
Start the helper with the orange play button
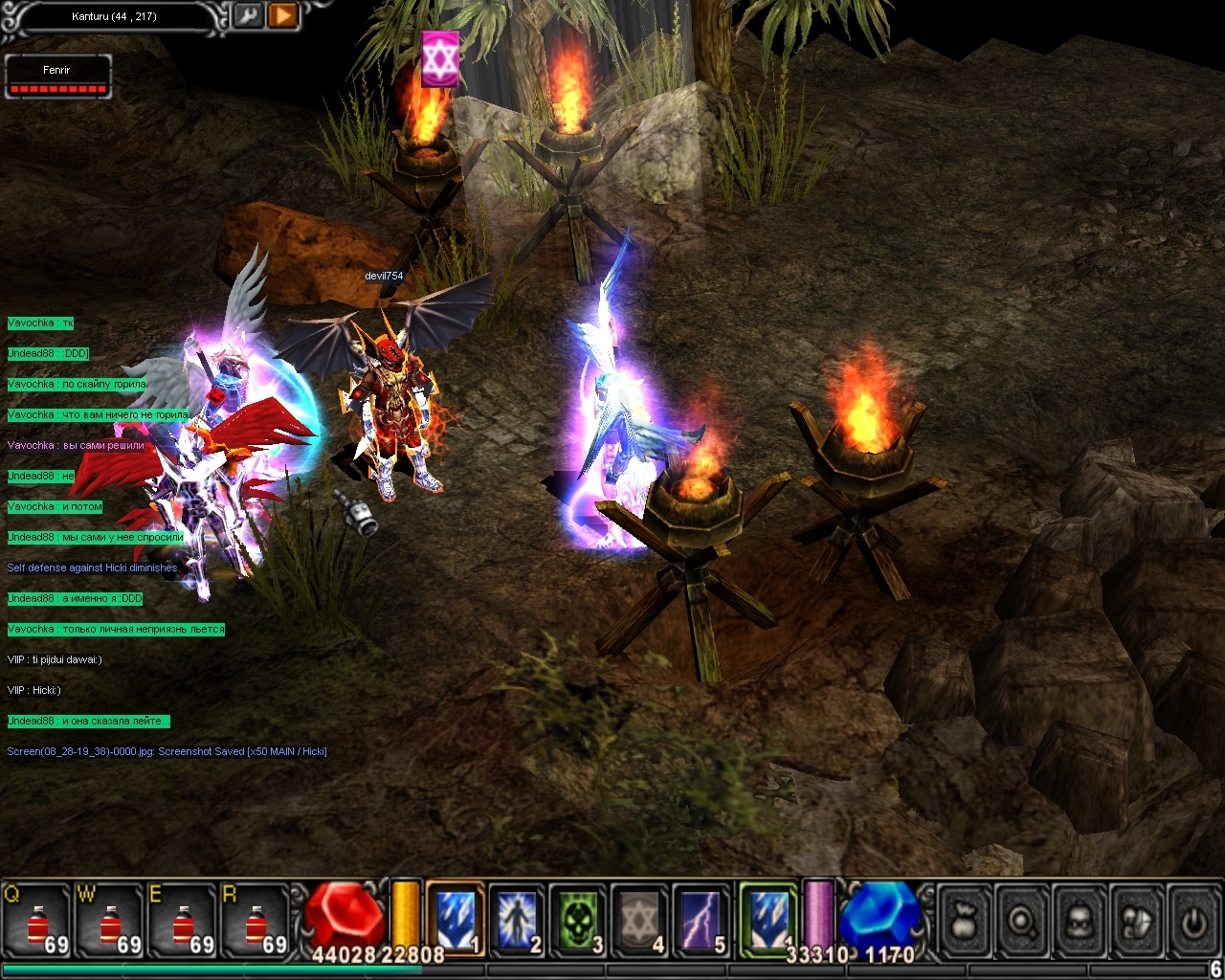click(x=283, y=15)
